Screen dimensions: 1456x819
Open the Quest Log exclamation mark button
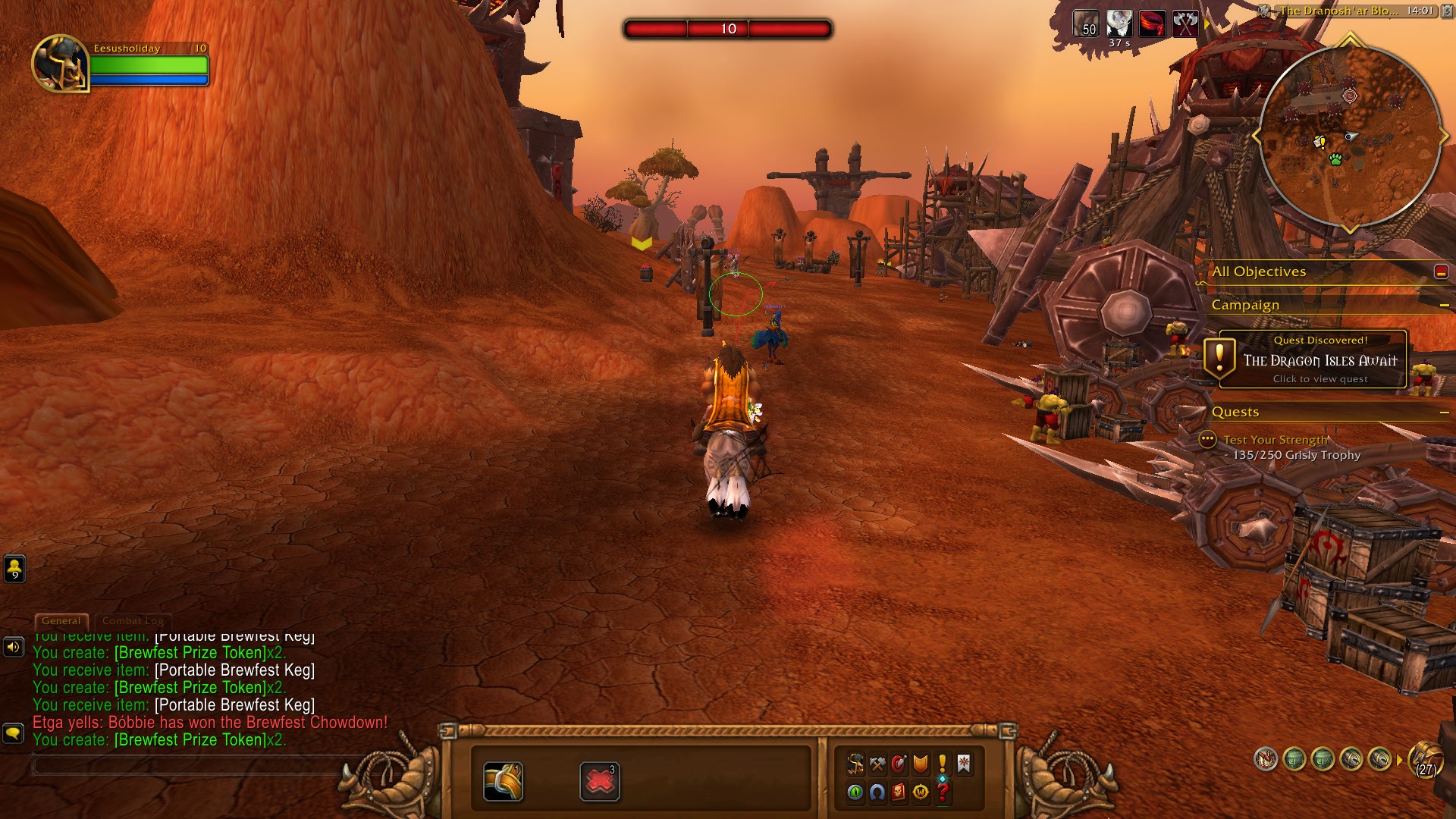coord(942,764)
